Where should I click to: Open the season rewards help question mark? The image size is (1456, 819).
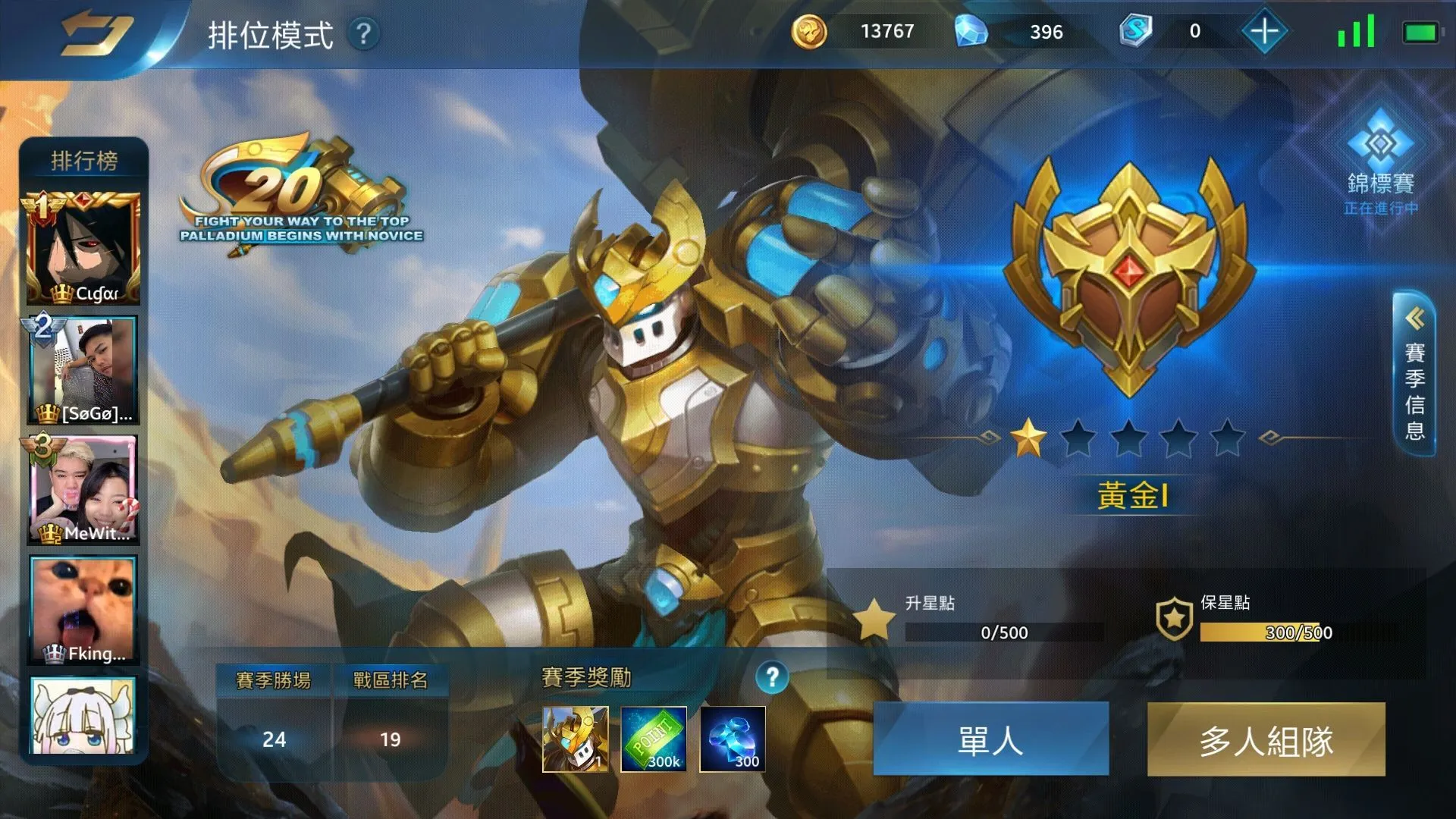(x=772, y=676)
